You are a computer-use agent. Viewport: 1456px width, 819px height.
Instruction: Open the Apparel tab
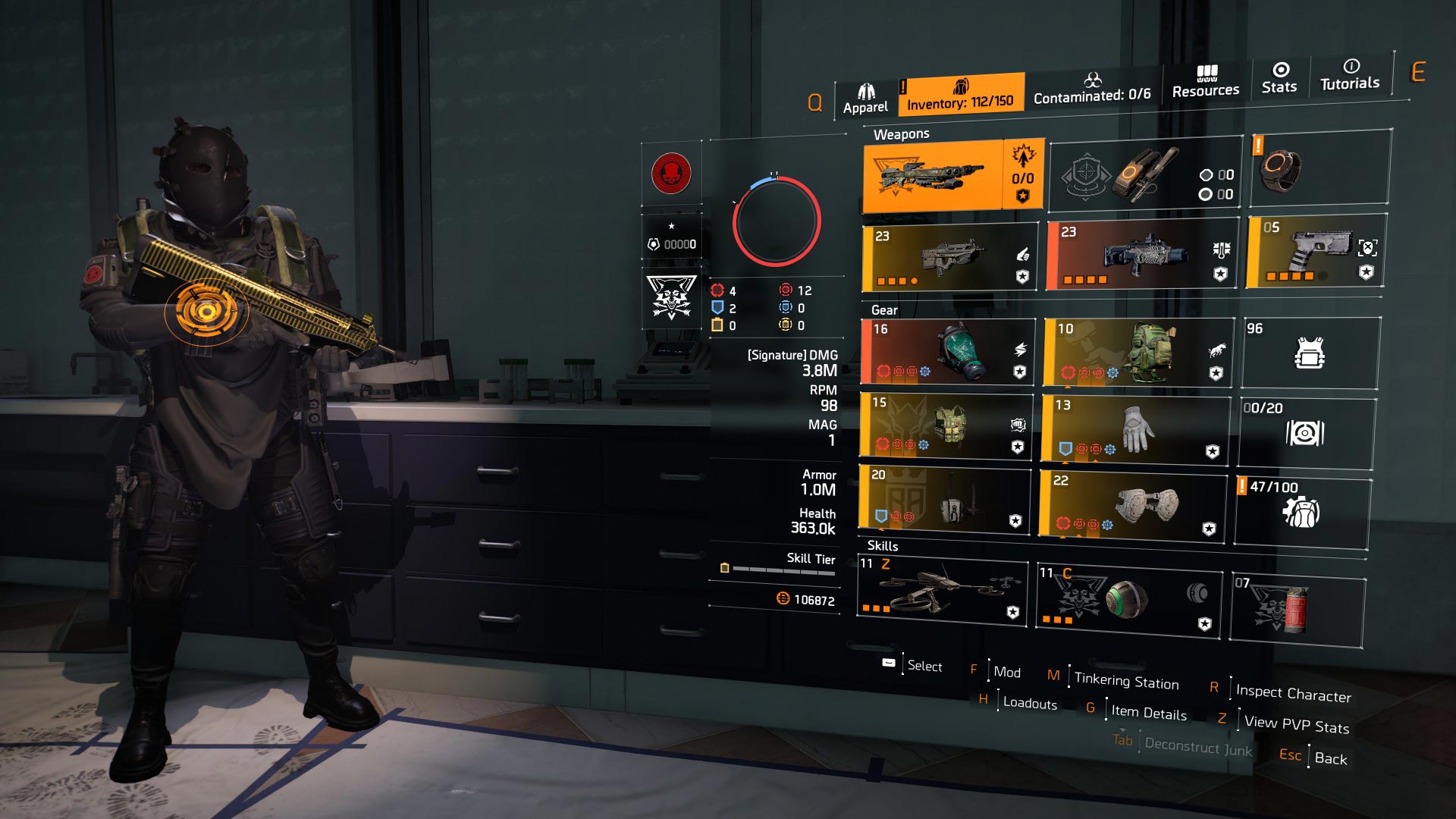[x=865, y=99]
